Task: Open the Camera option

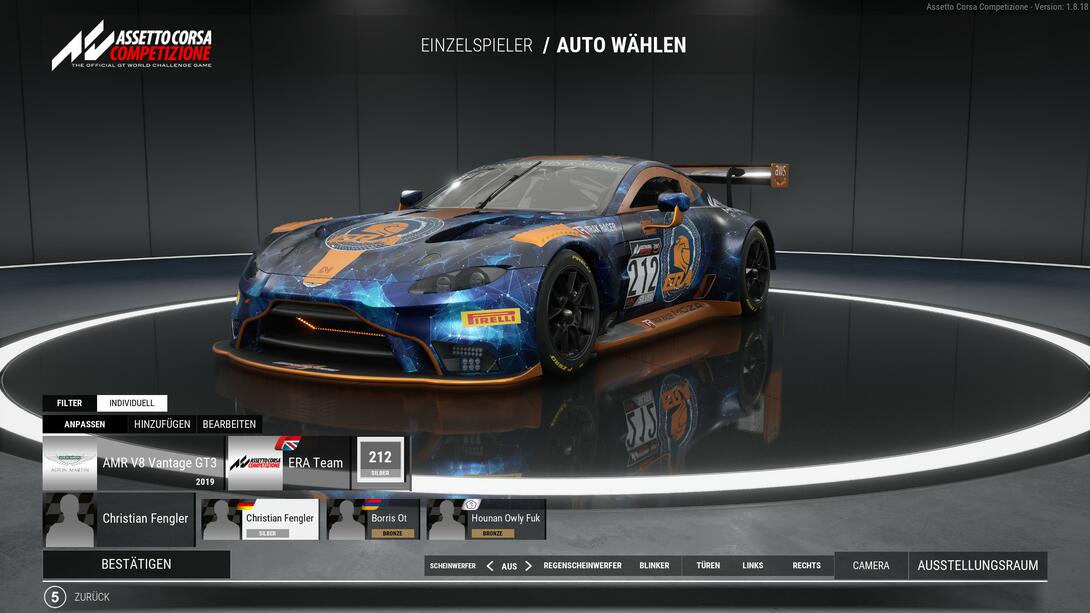Action: [870, 566]
